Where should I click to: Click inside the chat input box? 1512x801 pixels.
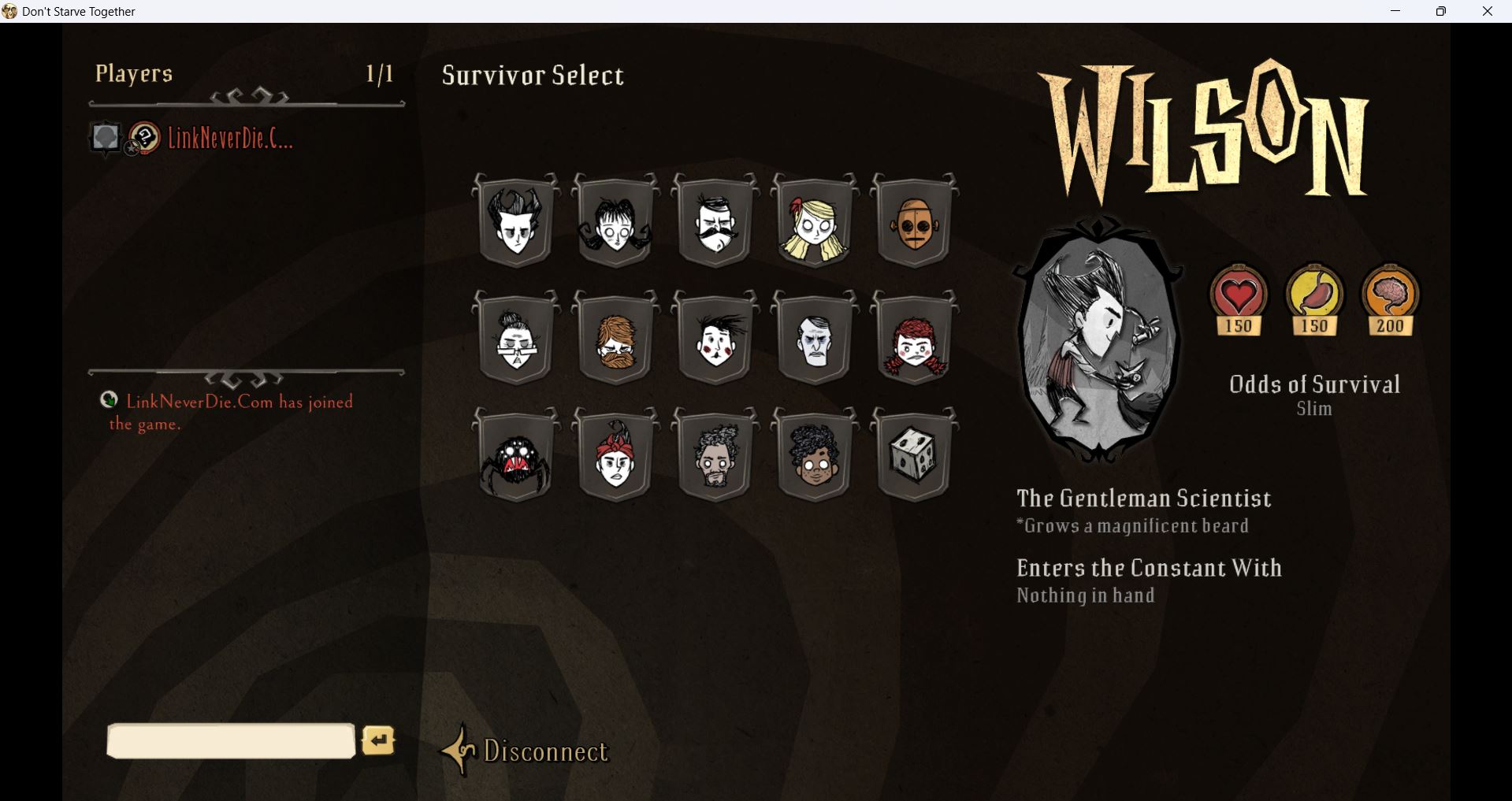(230, 740)
